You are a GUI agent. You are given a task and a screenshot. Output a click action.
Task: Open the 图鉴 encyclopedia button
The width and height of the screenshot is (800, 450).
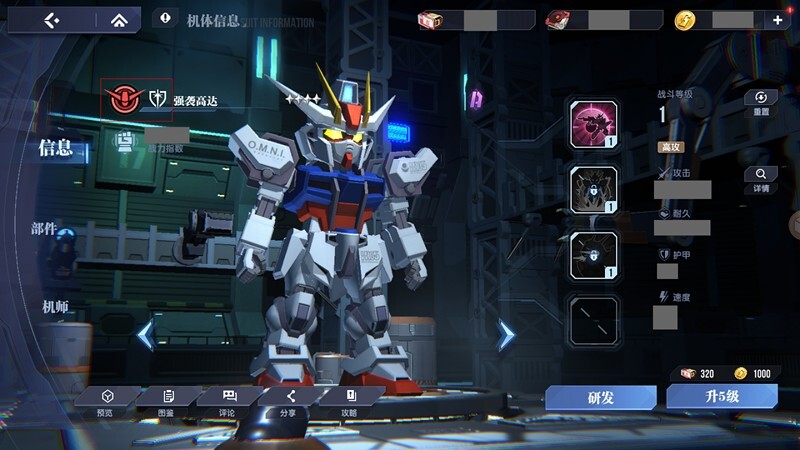click(166, 401)
